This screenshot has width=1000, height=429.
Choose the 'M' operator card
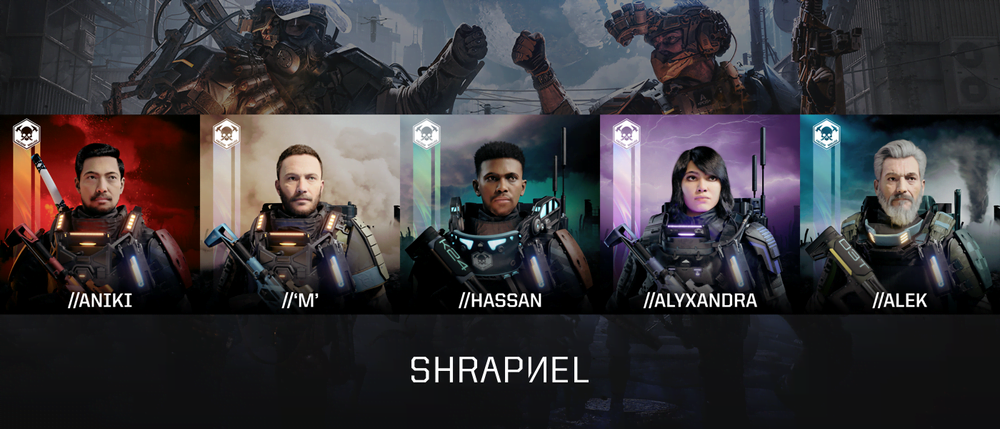pyautogui.click(x=299, y=213)
